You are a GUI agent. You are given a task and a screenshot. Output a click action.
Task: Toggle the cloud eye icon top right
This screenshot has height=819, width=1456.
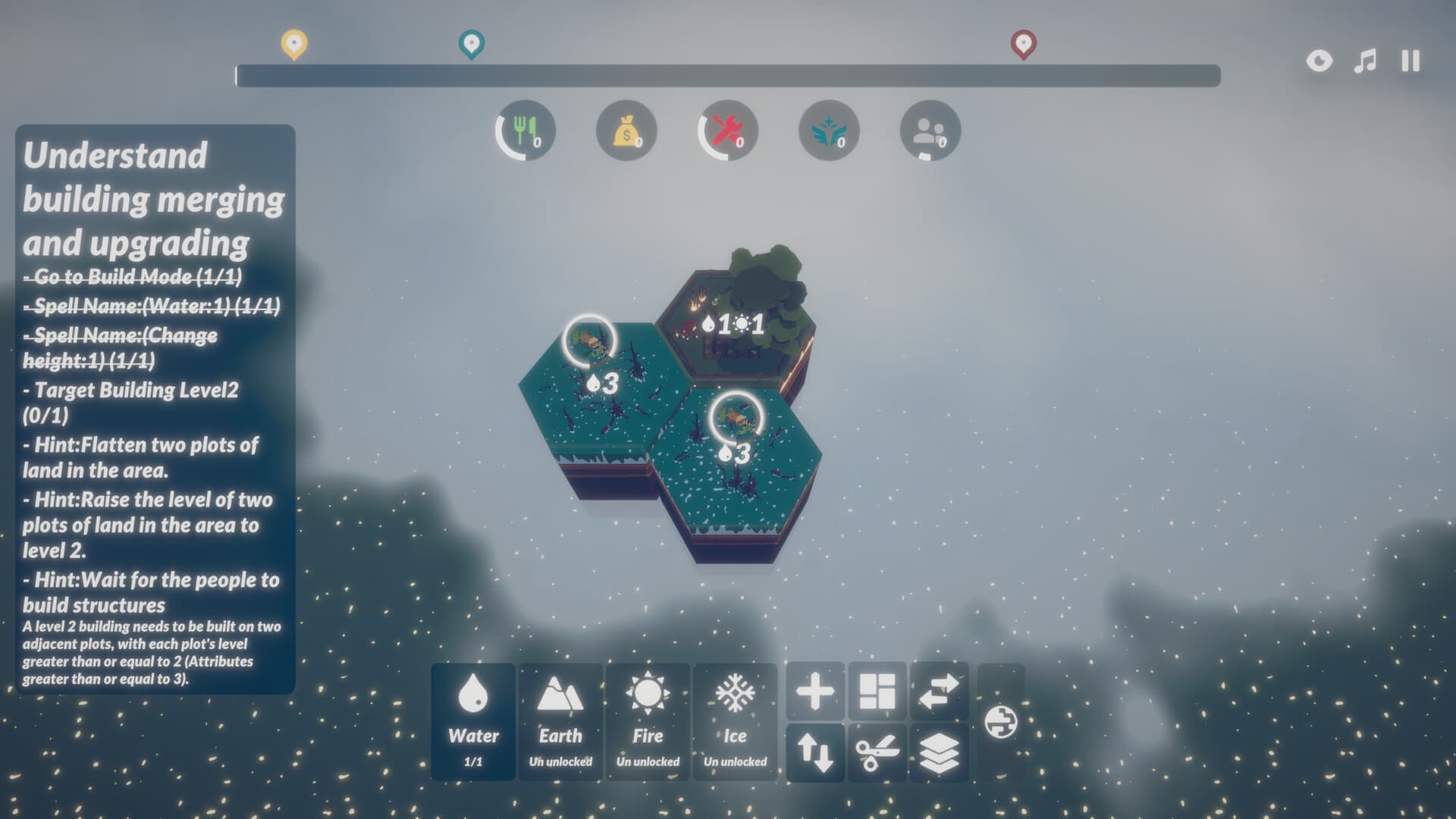coord(1318,61)
